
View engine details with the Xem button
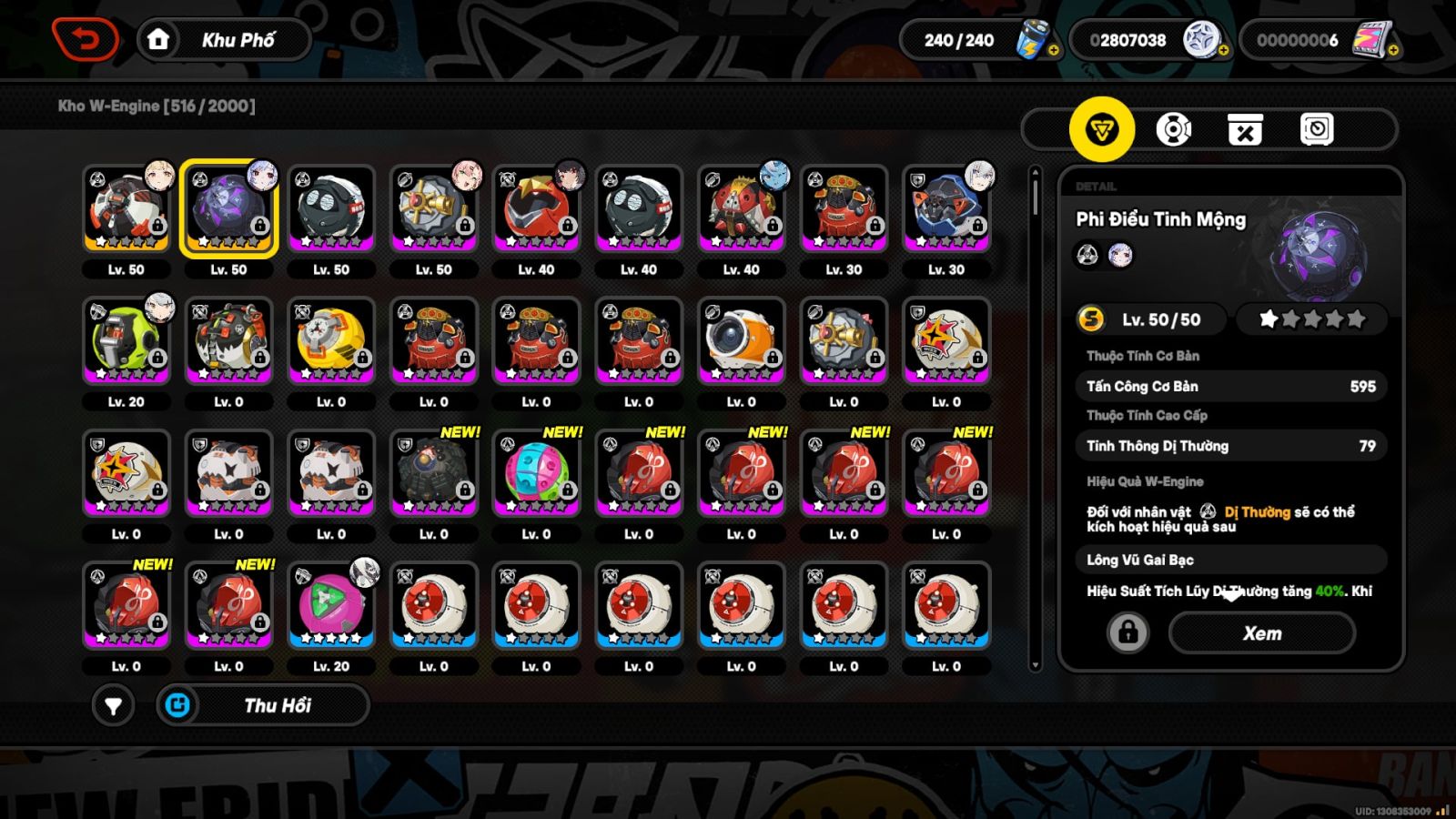tap(1261, 633)
